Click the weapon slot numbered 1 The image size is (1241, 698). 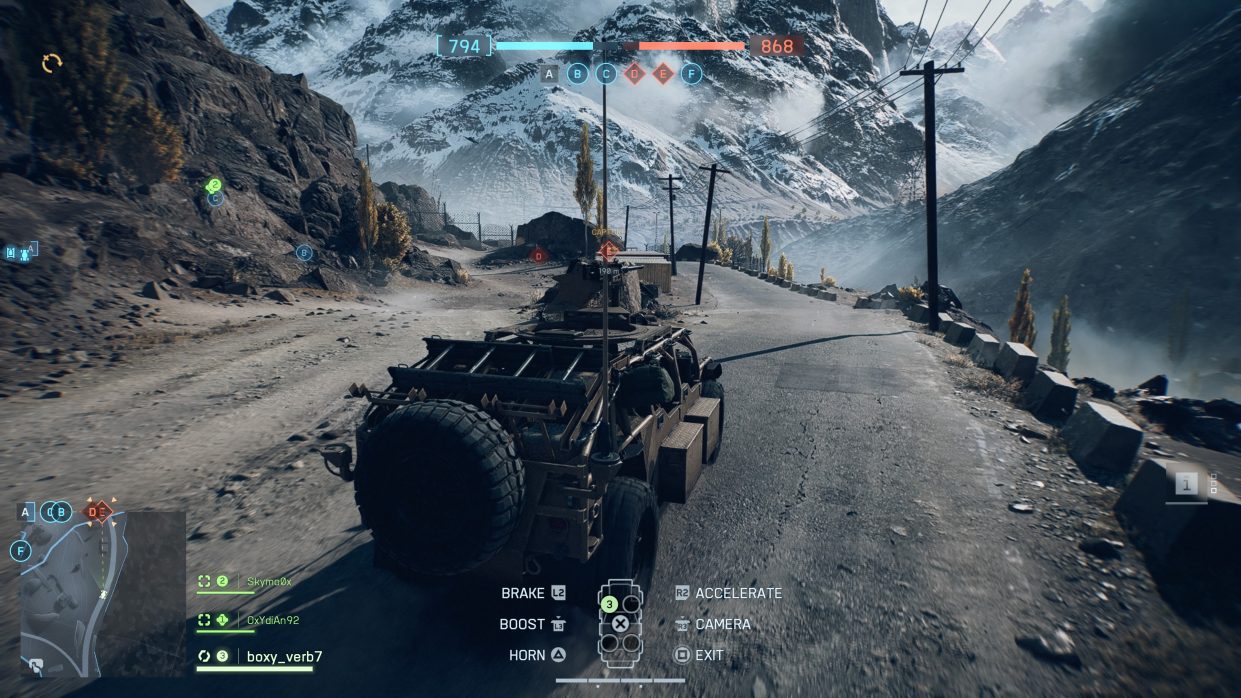(1187, 485)
